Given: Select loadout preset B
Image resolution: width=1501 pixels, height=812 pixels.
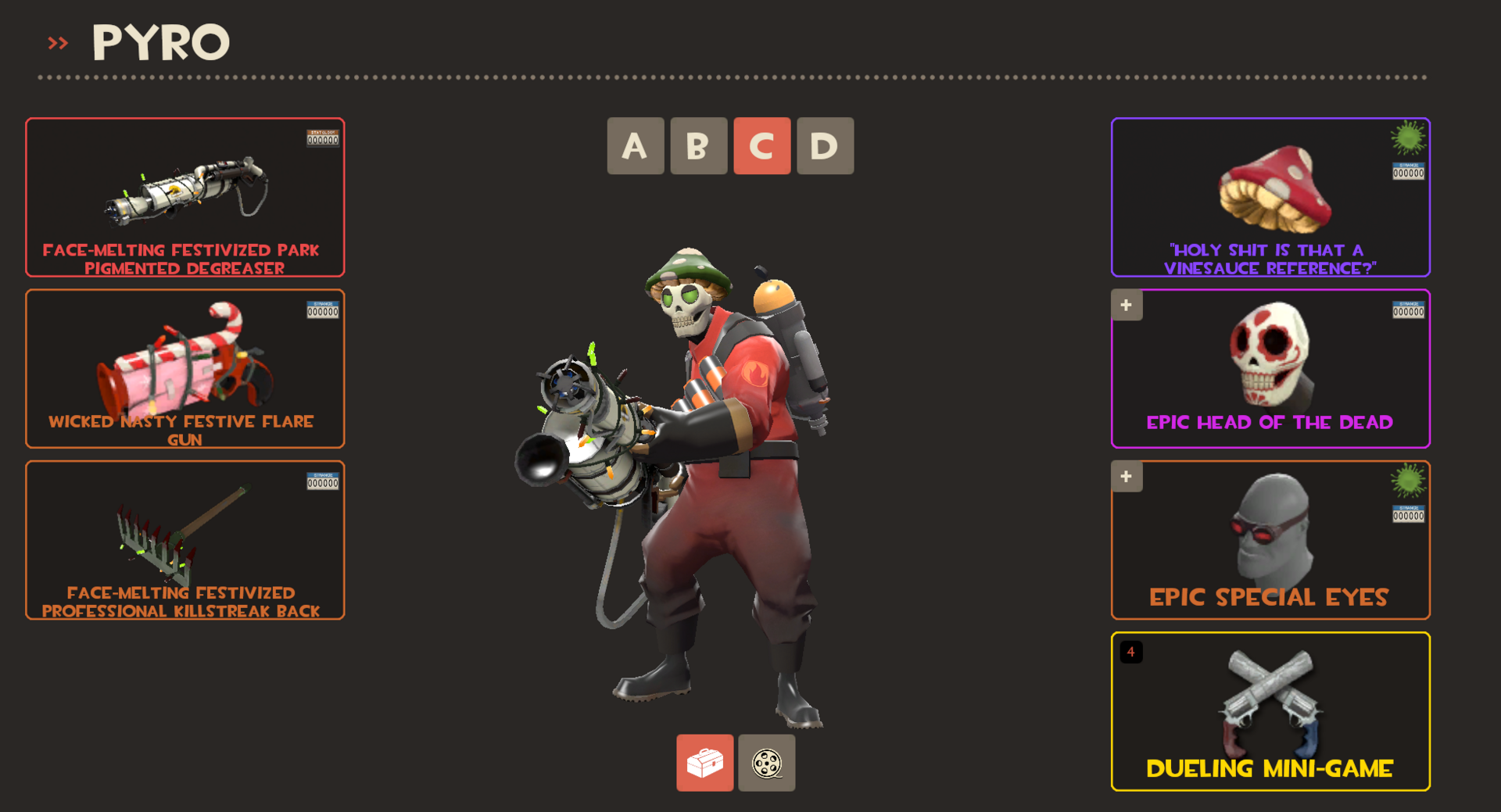Looking at the screenshot, I should pyautogui.click(x=698, y=146).
